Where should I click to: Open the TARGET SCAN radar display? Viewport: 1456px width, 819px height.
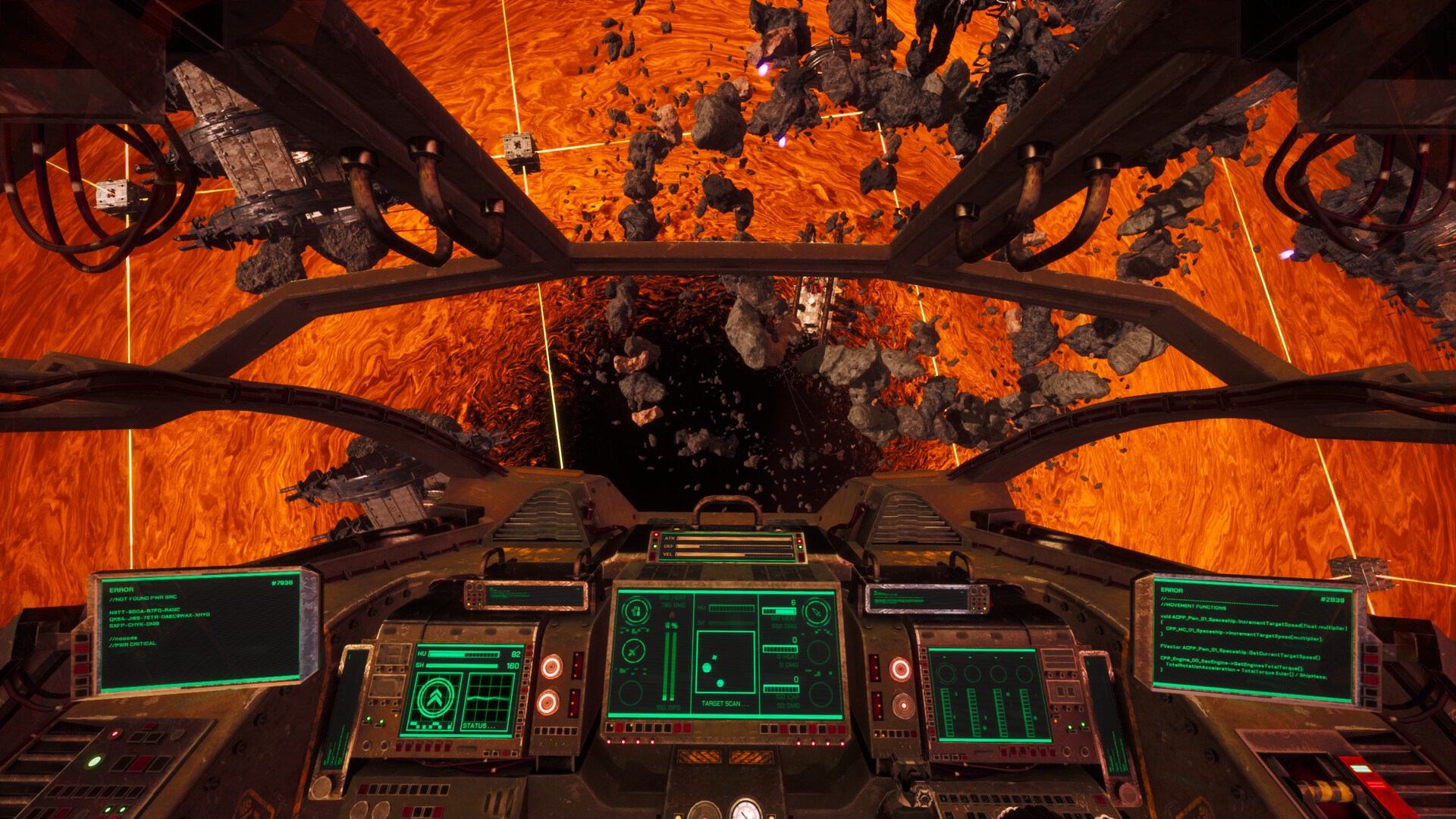725,661
